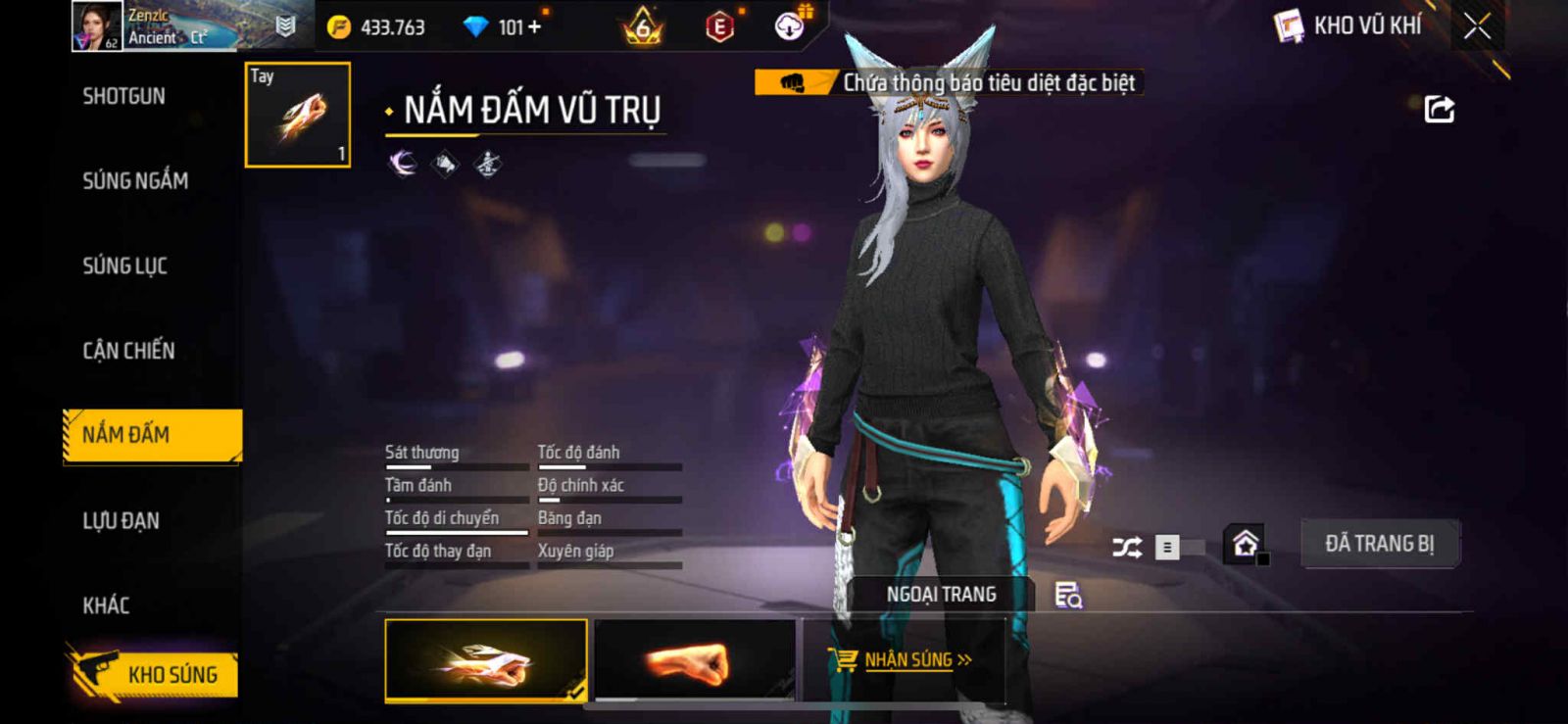This screenshot has width=1568, height=724.
Task: Select the Shotgun weapon category
Action: pyautogui.click(x=124, y=96)
